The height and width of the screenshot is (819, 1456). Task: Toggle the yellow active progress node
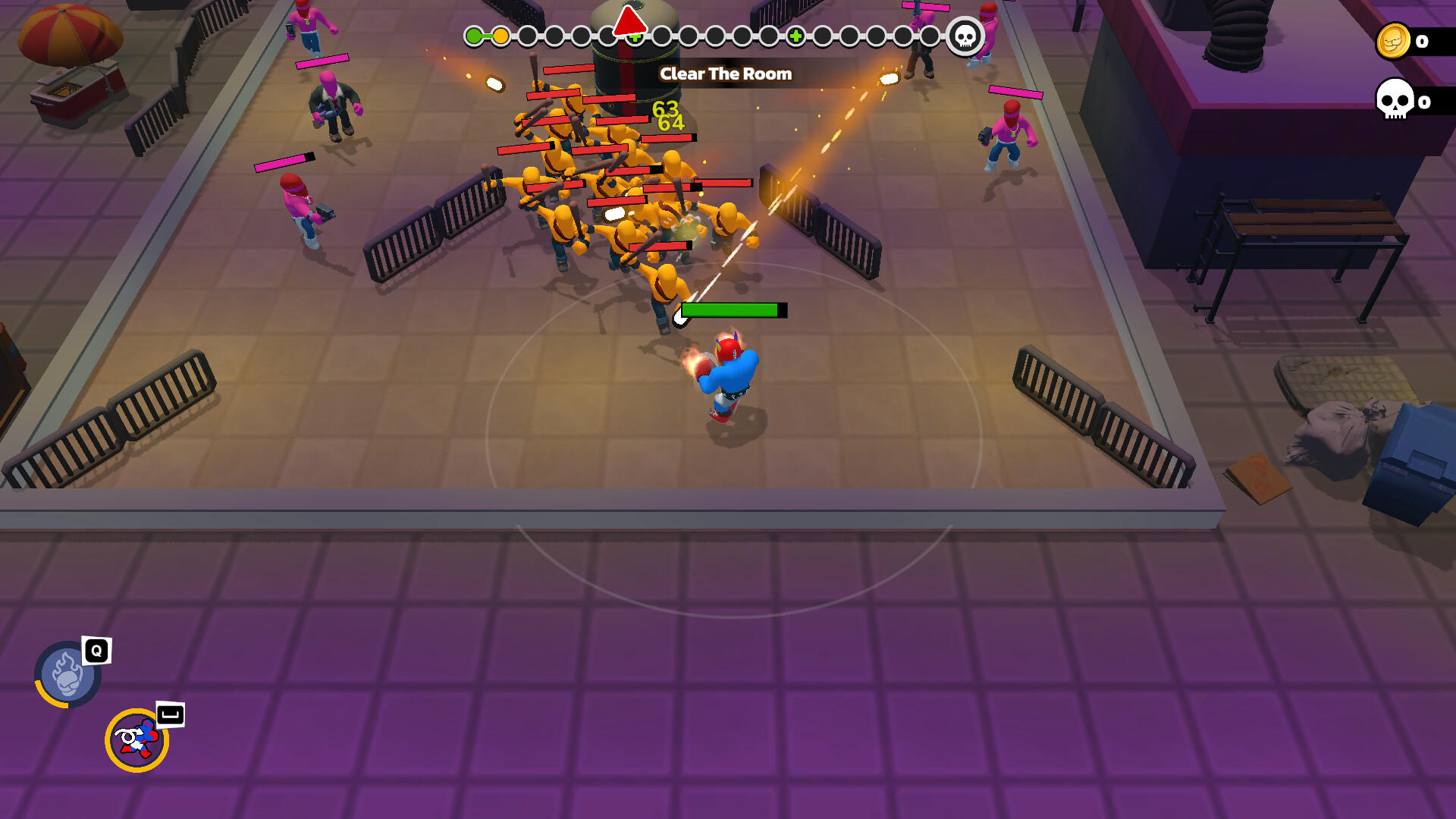pyautogui.click(x=501, y=34)
